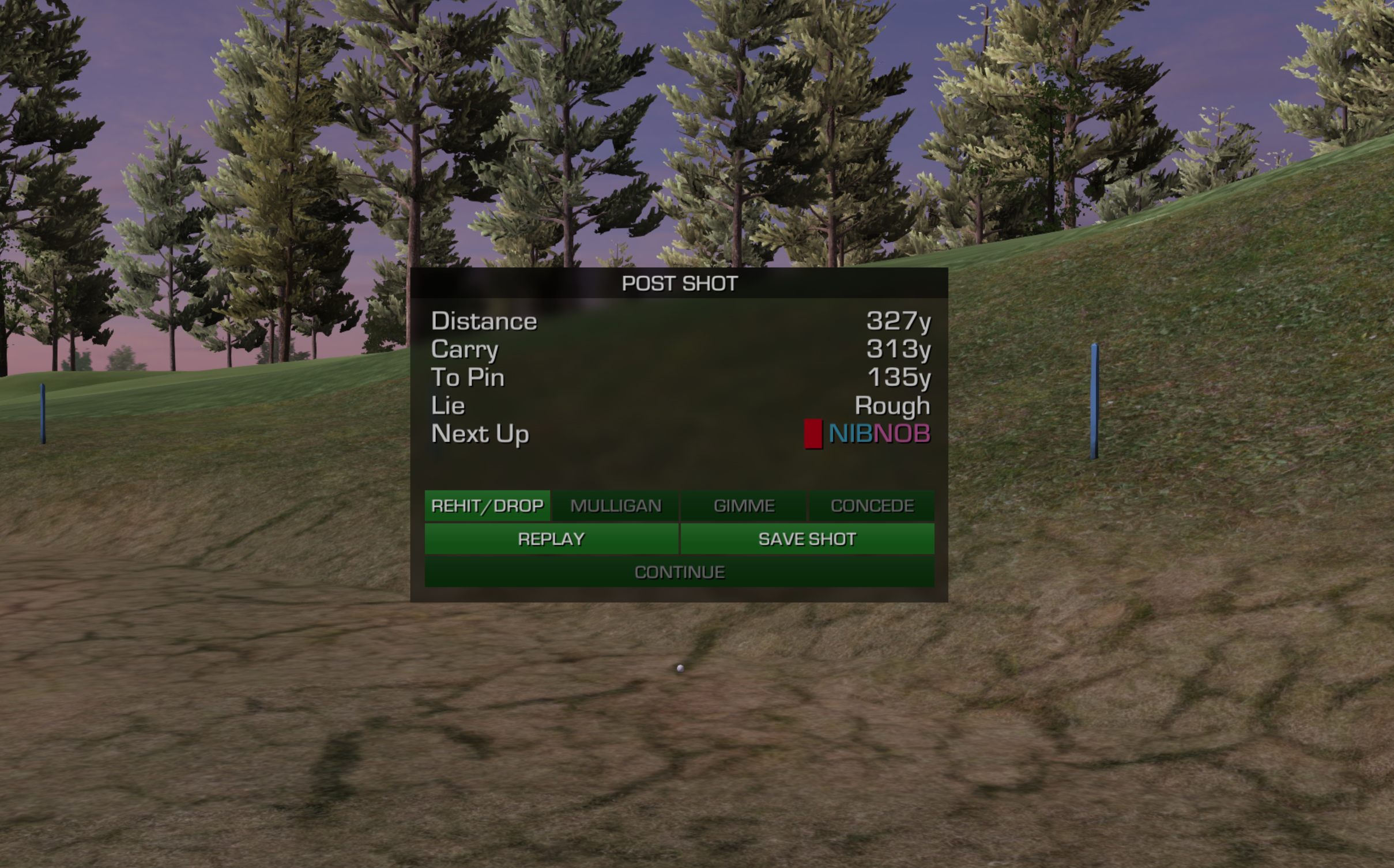Watch the shot Replay
The height and width of the screenshot is (868, 1394).
point(551,539)
